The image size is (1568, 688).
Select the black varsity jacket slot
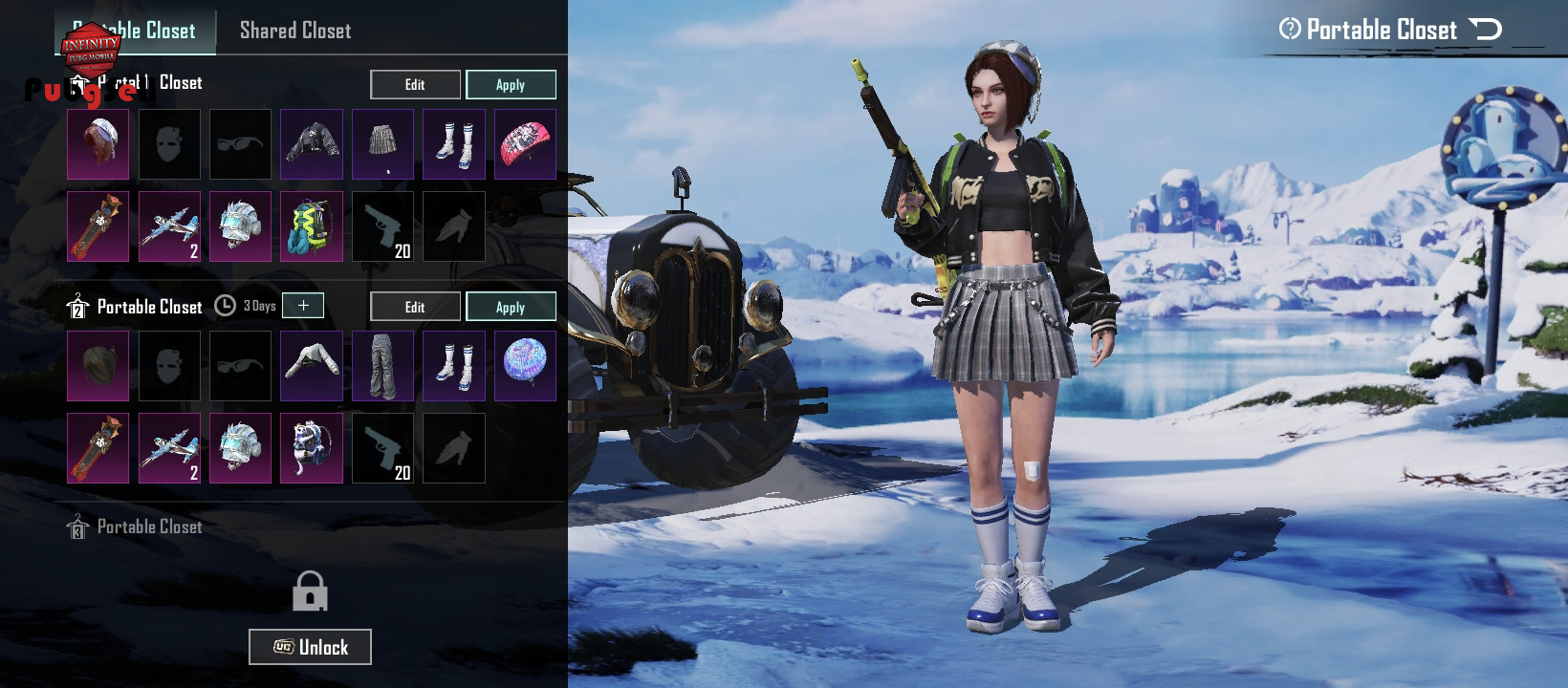pos(312,144)
